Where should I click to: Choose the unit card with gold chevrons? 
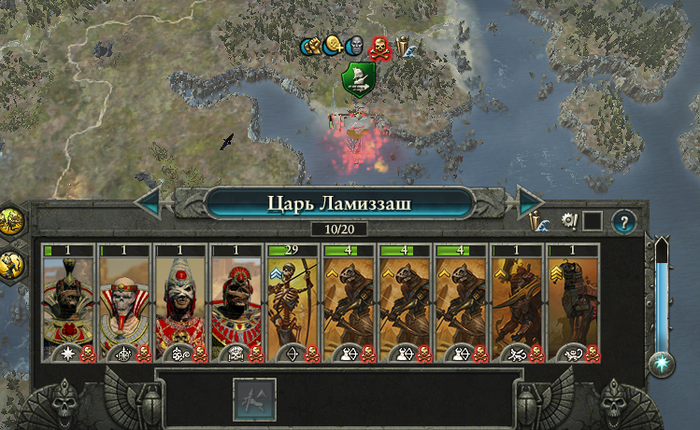coord(572,304)
